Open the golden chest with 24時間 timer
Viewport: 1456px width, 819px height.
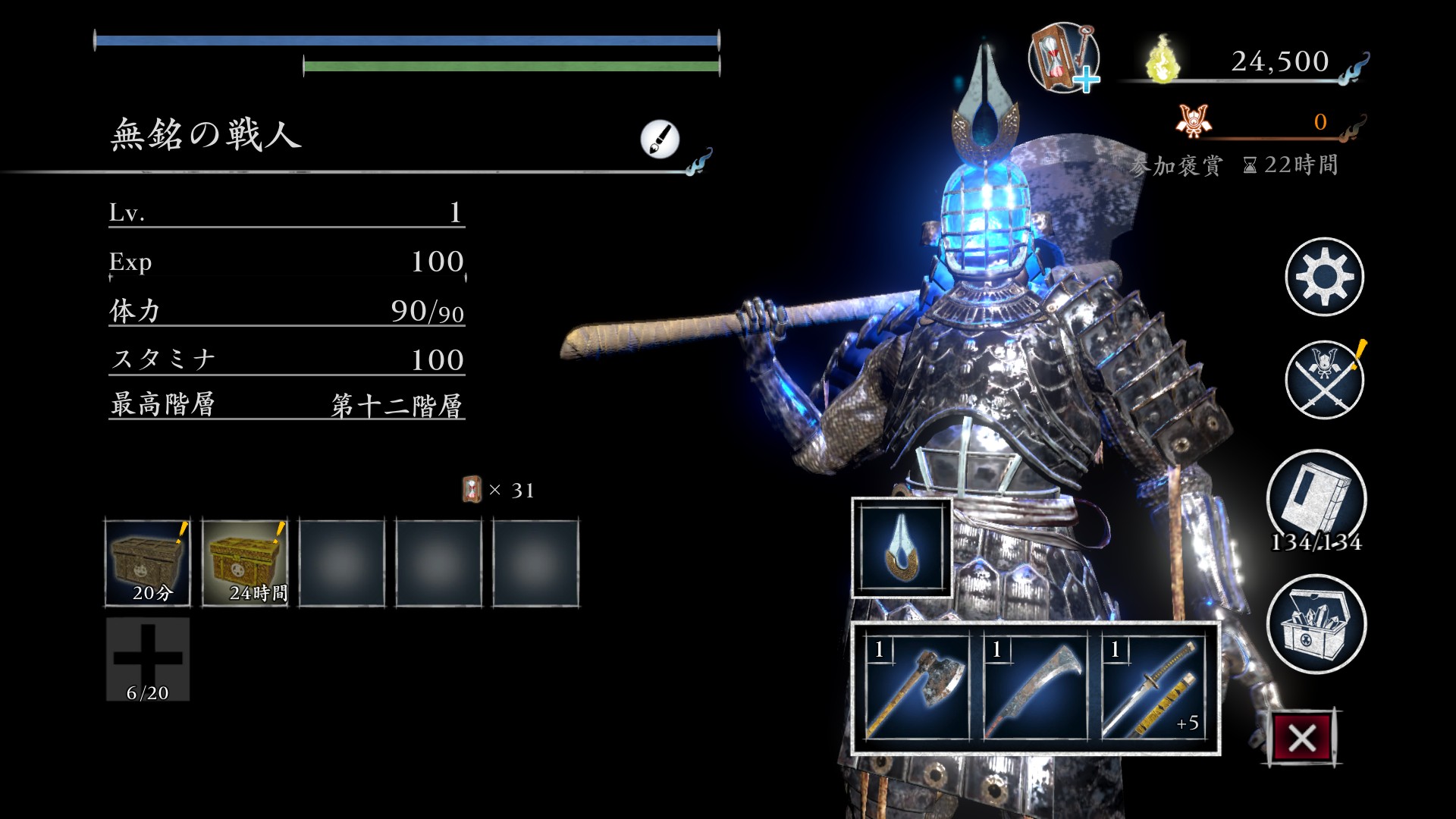tap(245, 563)
